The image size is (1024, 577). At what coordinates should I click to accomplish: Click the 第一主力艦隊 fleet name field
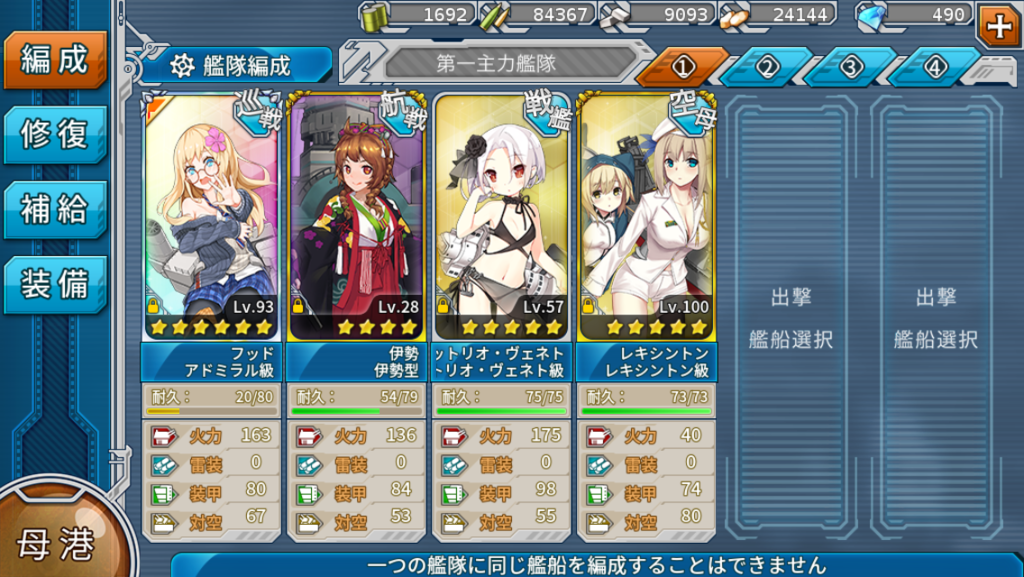(x=496, y=63)
